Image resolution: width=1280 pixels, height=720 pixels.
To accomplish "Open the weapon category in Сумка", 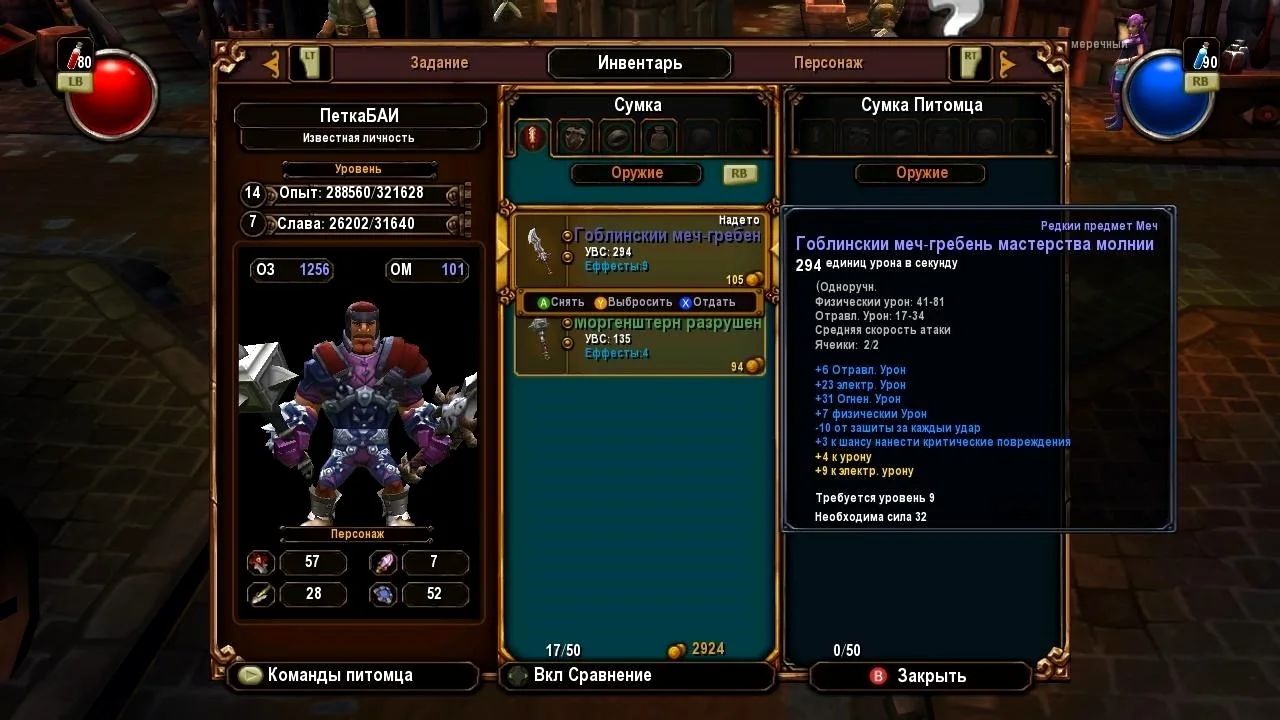I will (533, 138).
